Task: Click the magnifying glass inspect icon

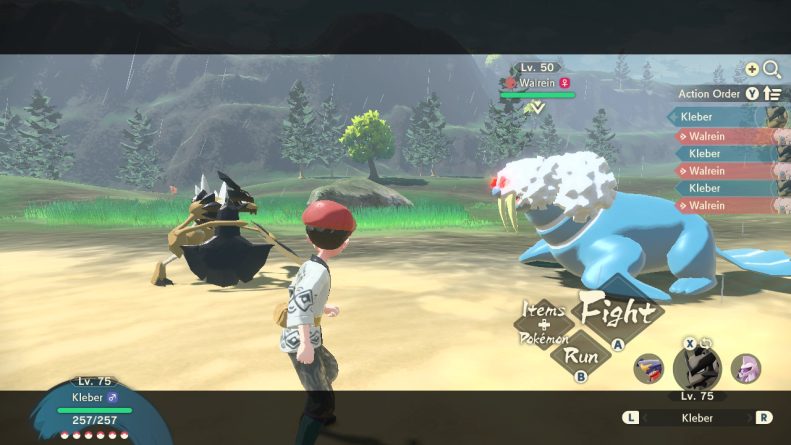Action: coord(772,69)
